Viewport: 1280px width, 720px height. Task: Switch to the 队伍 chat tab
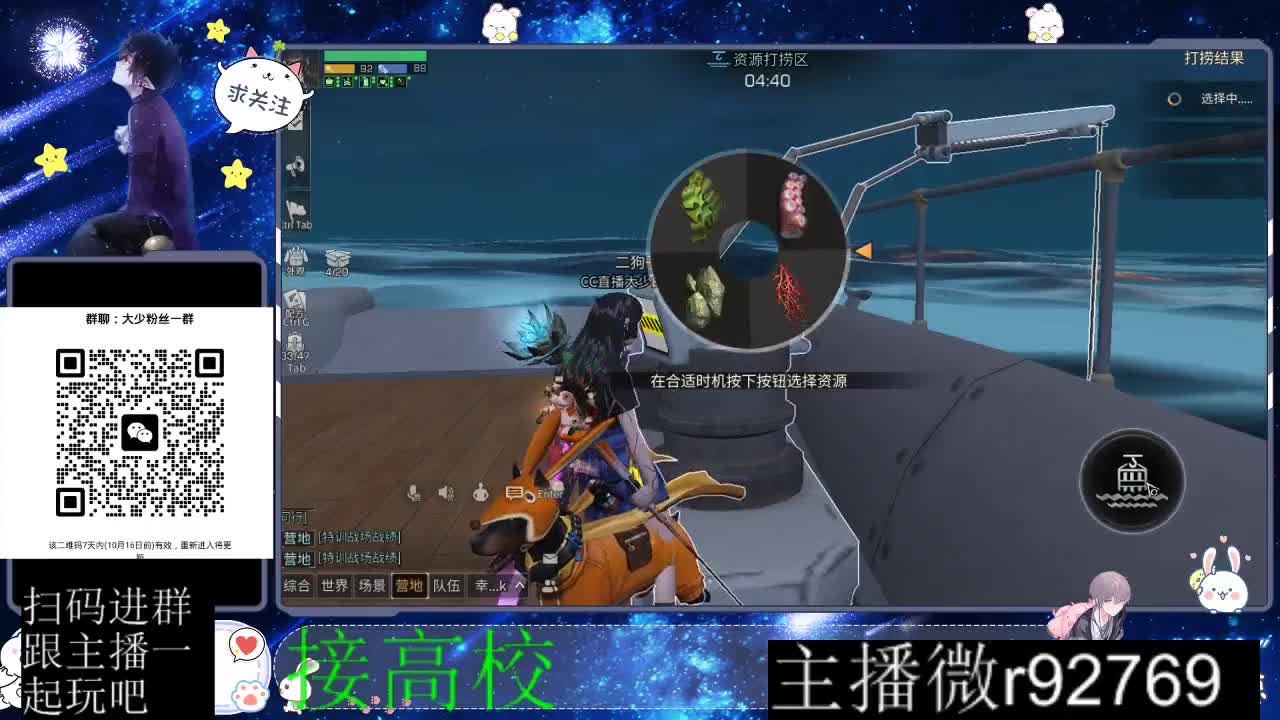[446, 587]
